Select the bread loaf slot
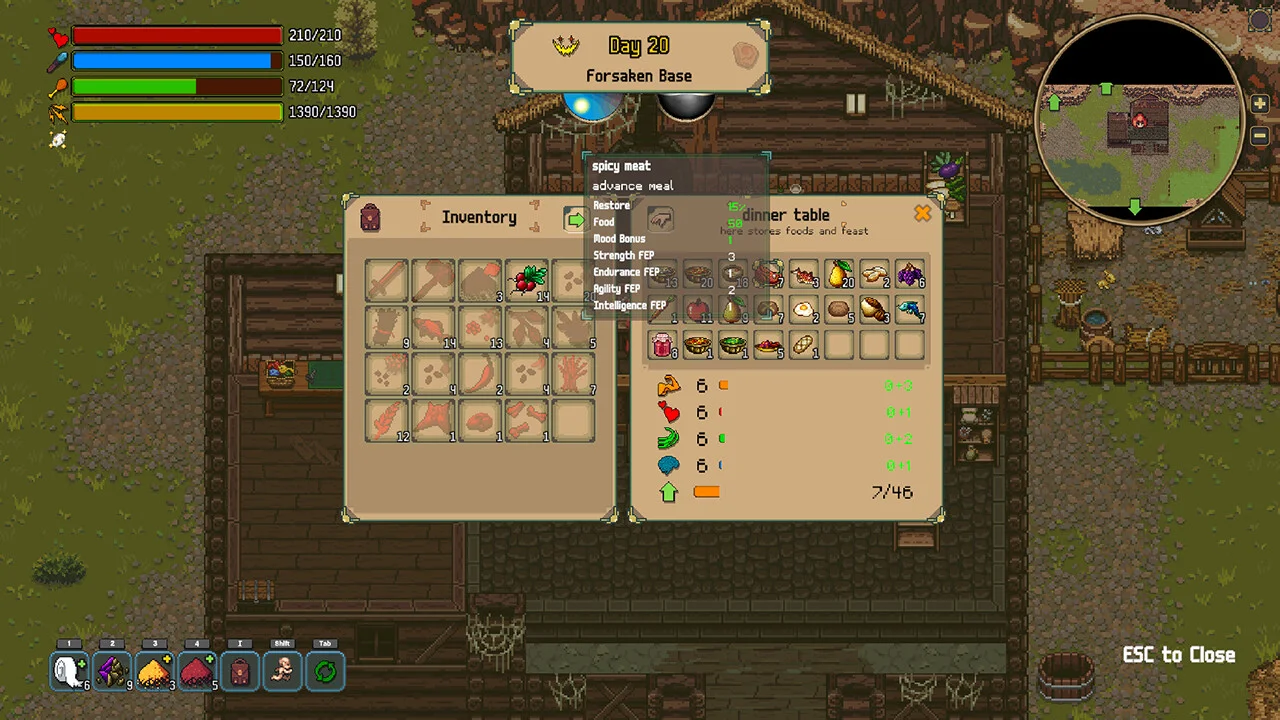The width and height of the screenshot is (1280, 720). pos(804,345)
